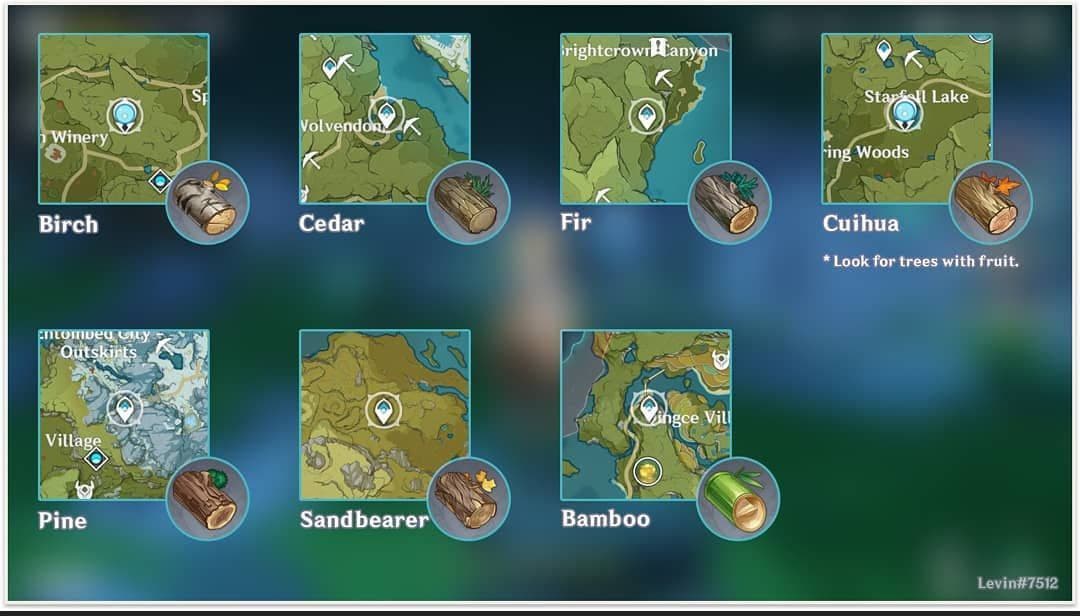Choose the Fir wood log icon
The height and width of the screenshot is (616, 1080).
point(730,203)
